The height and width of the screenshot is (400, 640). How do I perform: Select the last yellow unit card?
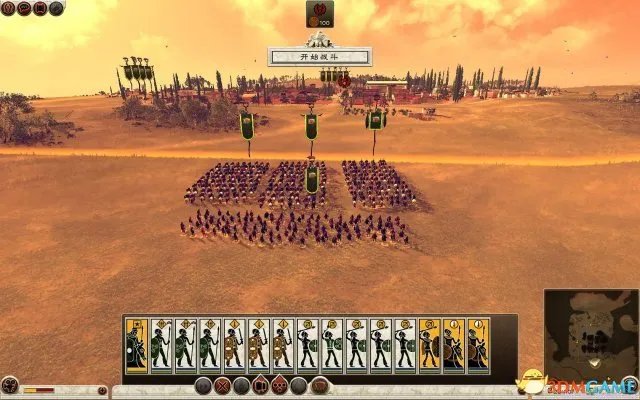pyautogui.click(x=478, y=346)
